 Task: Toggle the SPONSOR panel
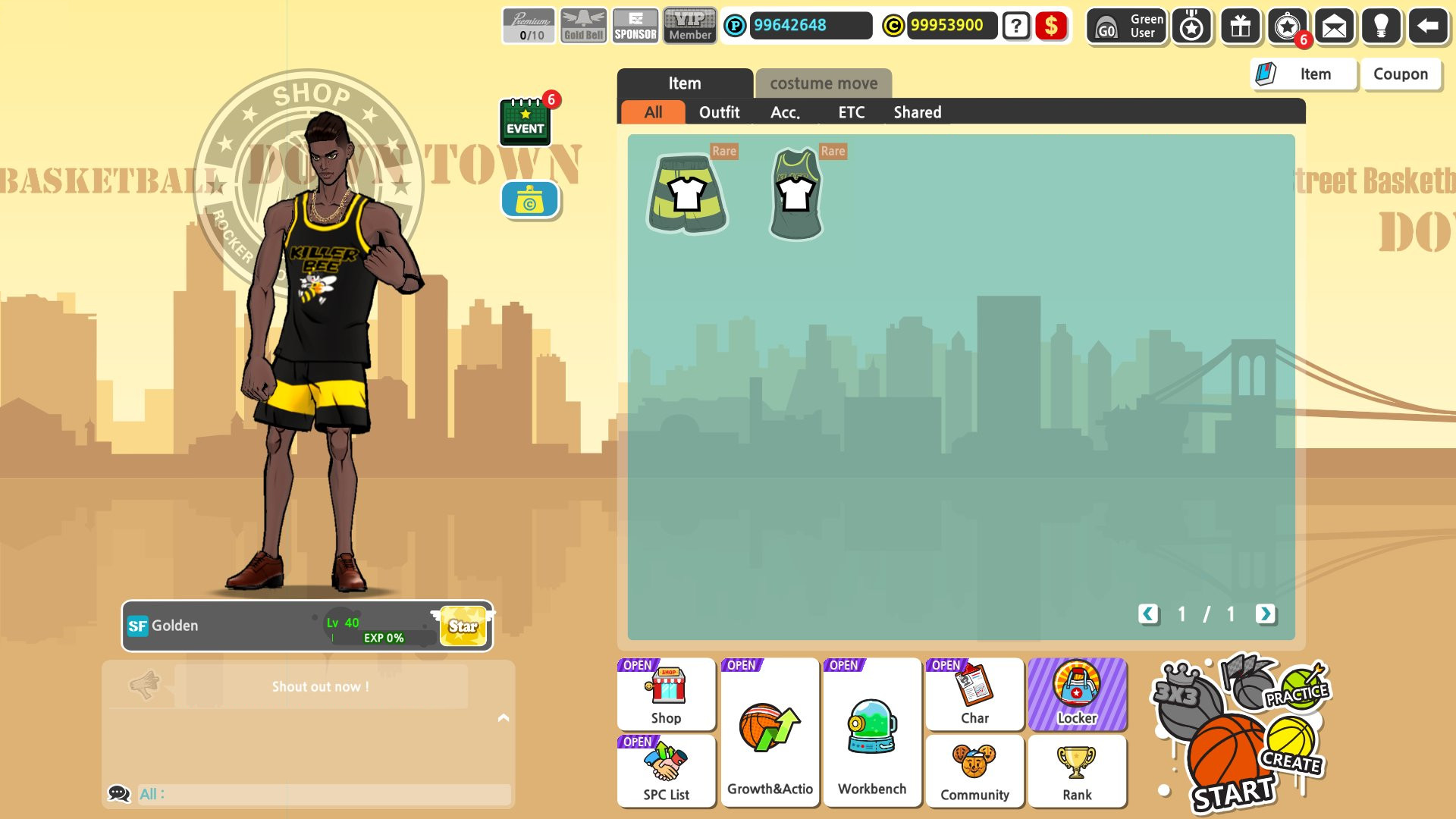coord(635,27)
